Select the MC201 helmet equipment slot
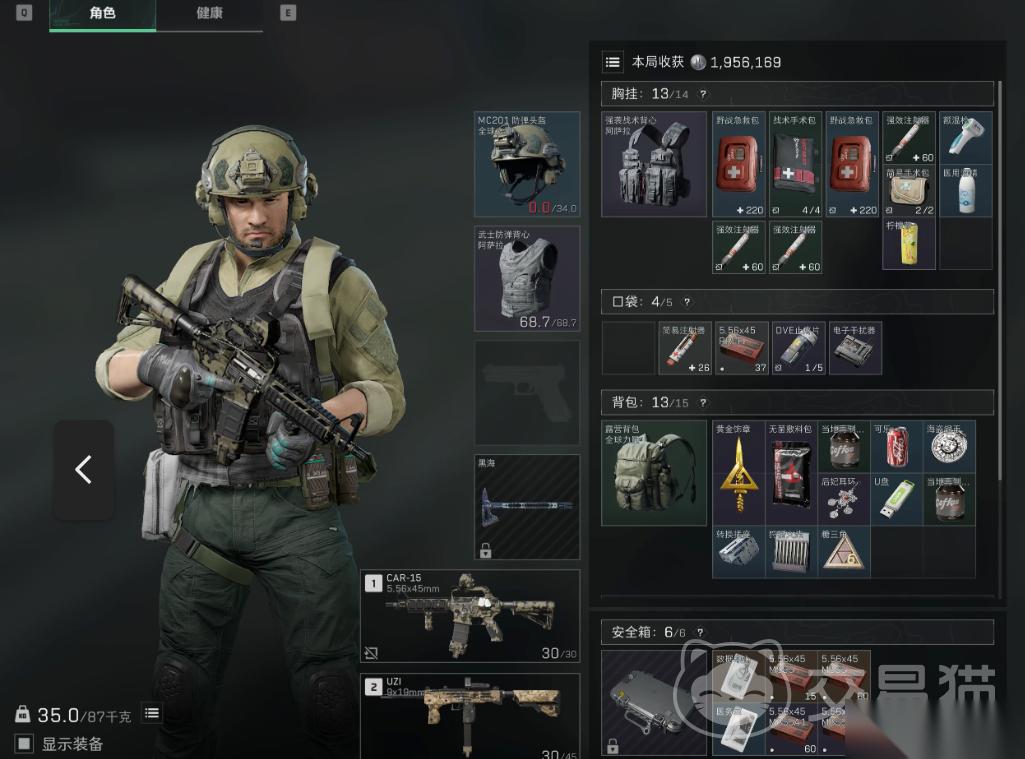This screenshot has width=1025, height=759. click(527, 164)
